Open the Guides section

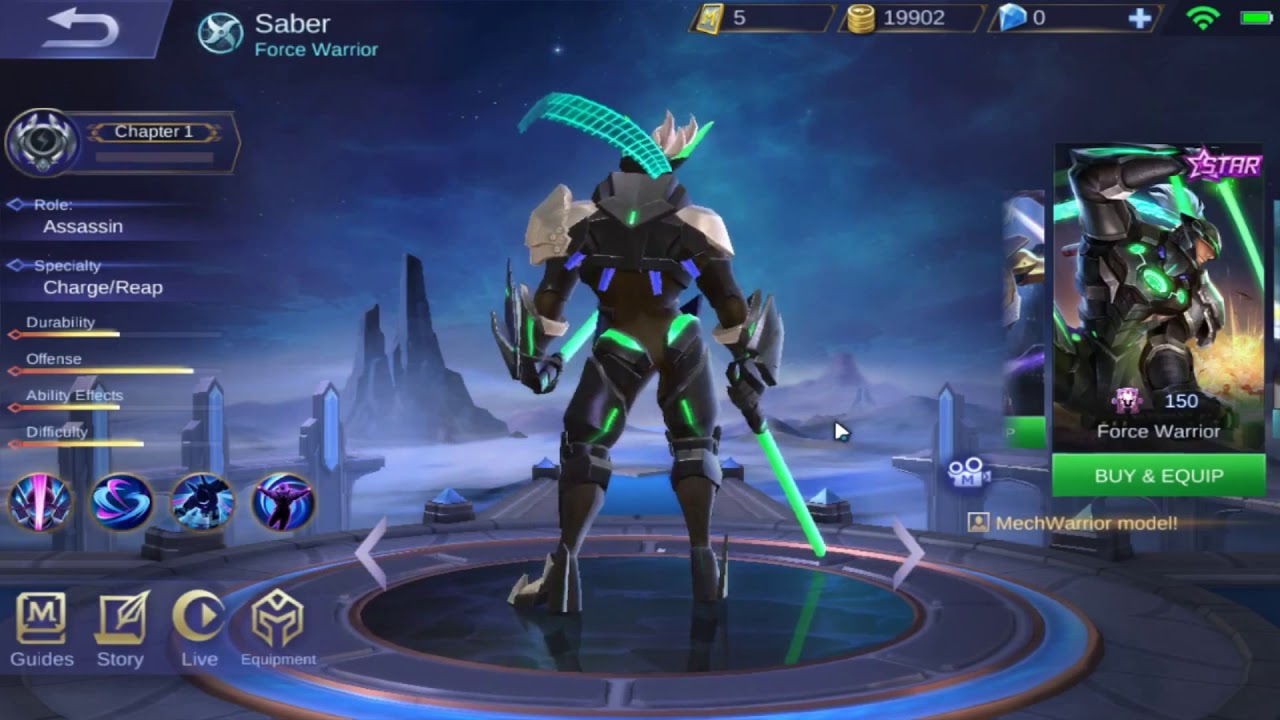point(41,629)
